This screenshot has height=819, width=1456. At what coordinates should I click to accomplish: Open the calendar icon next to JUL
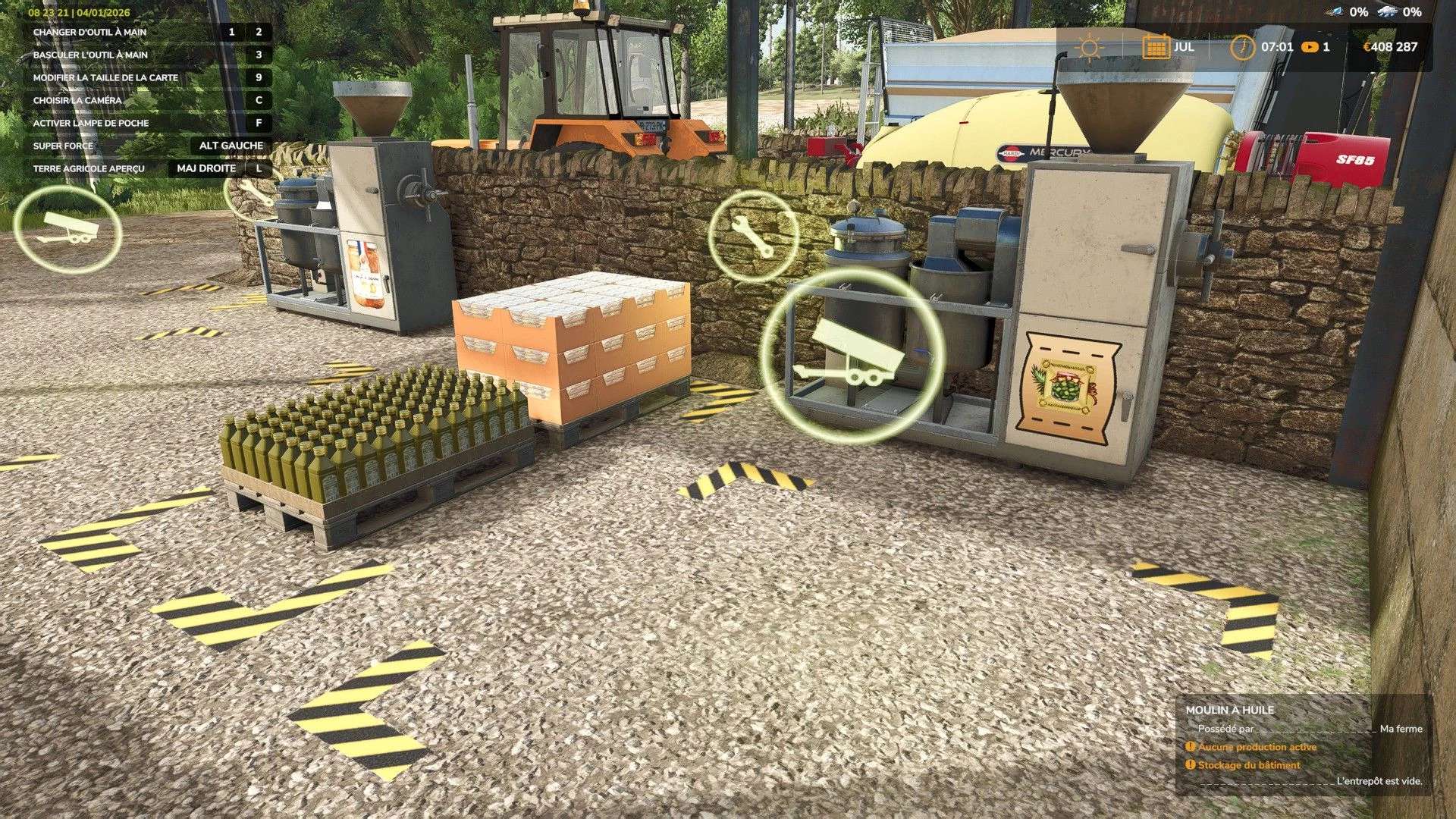[1156, 45]
